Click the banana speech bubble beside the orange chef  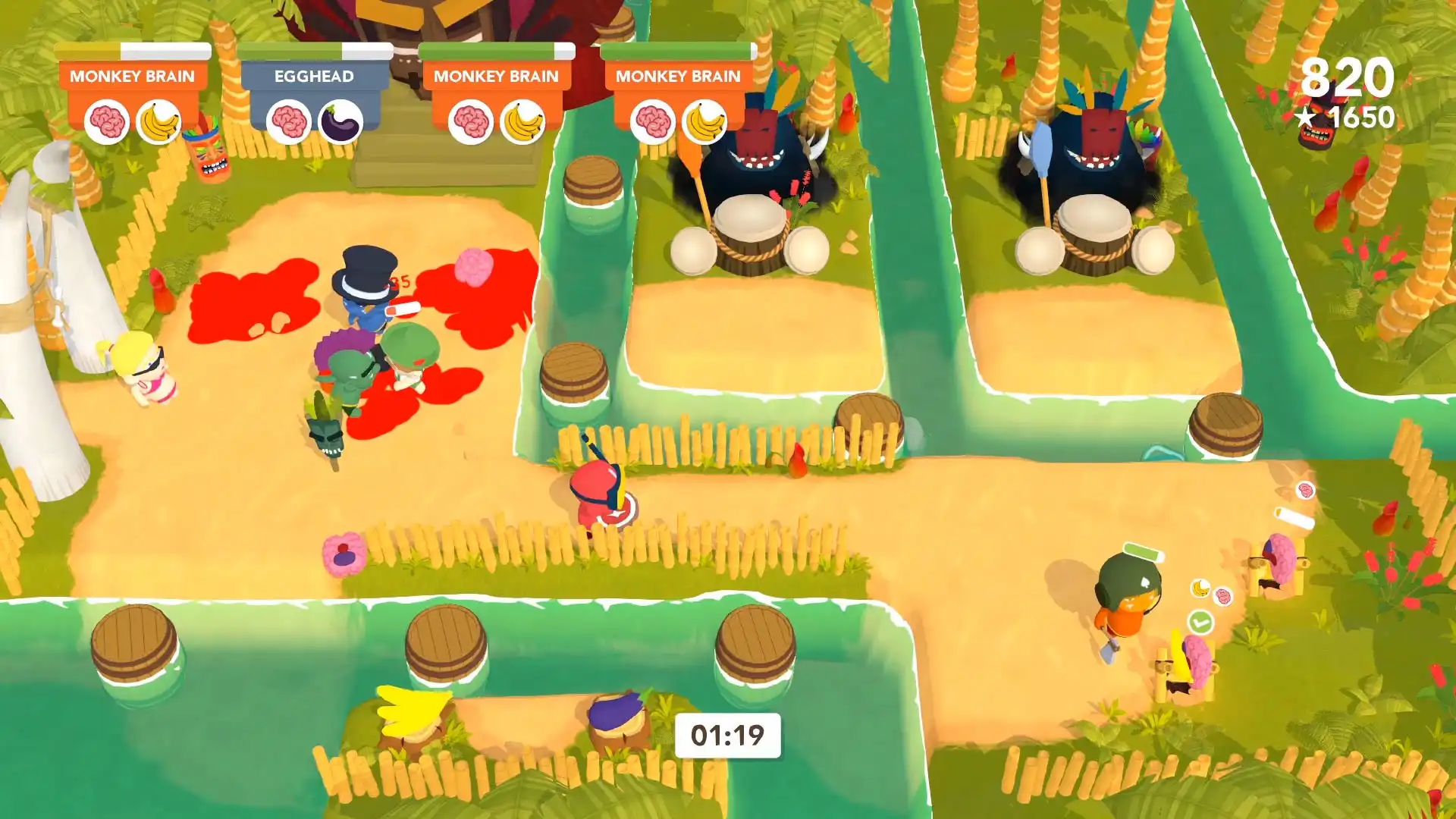1200,588
